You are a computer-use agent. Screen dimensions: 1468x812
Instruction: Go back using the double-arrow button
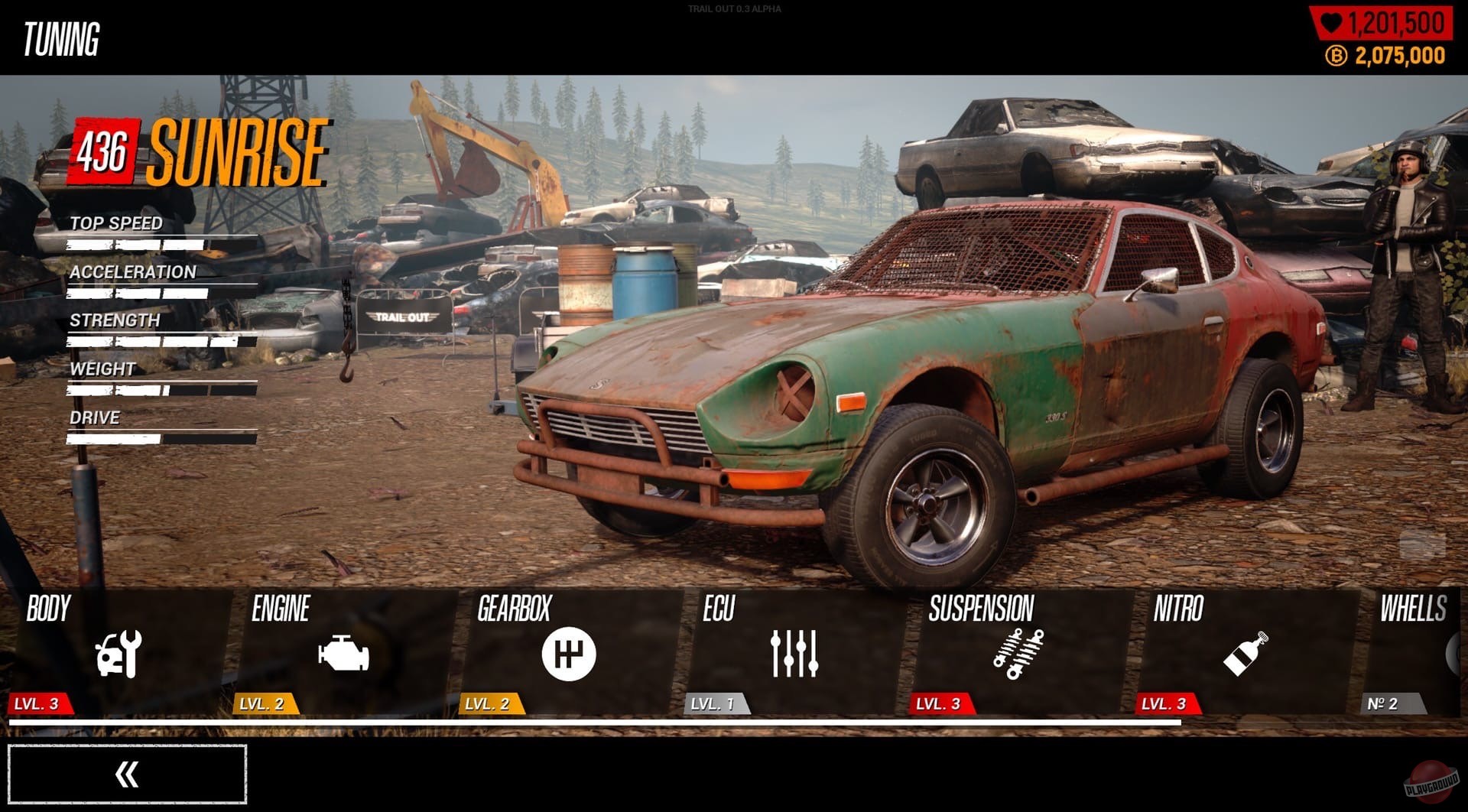pyautogui.click(x=127, y=774)
